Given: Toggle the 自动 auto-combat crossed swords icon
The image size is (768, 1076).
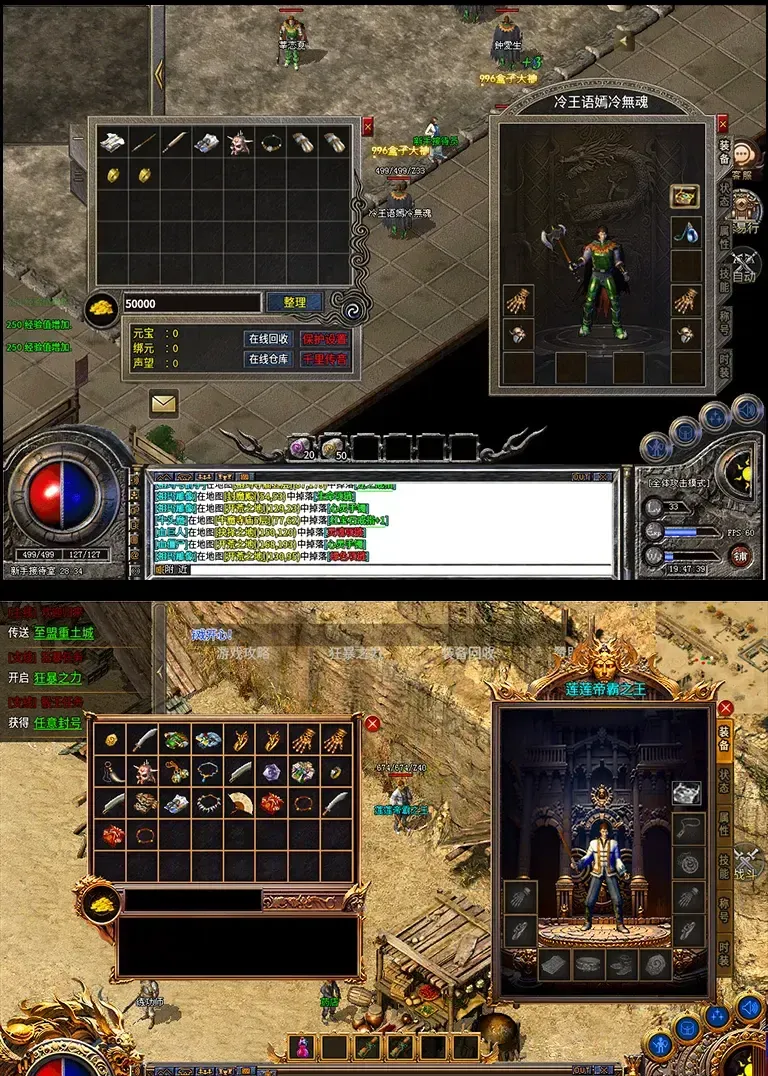Looking at the screenshot, I should [x=744, y=262].
